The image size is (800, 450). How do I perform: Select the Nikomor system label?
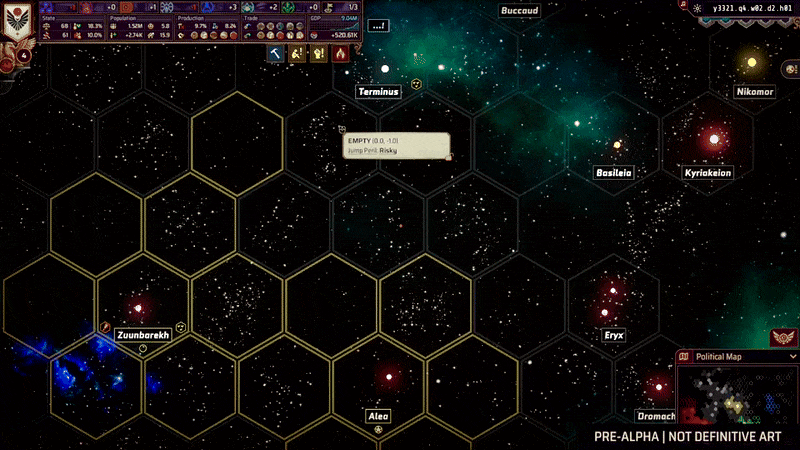754,92
